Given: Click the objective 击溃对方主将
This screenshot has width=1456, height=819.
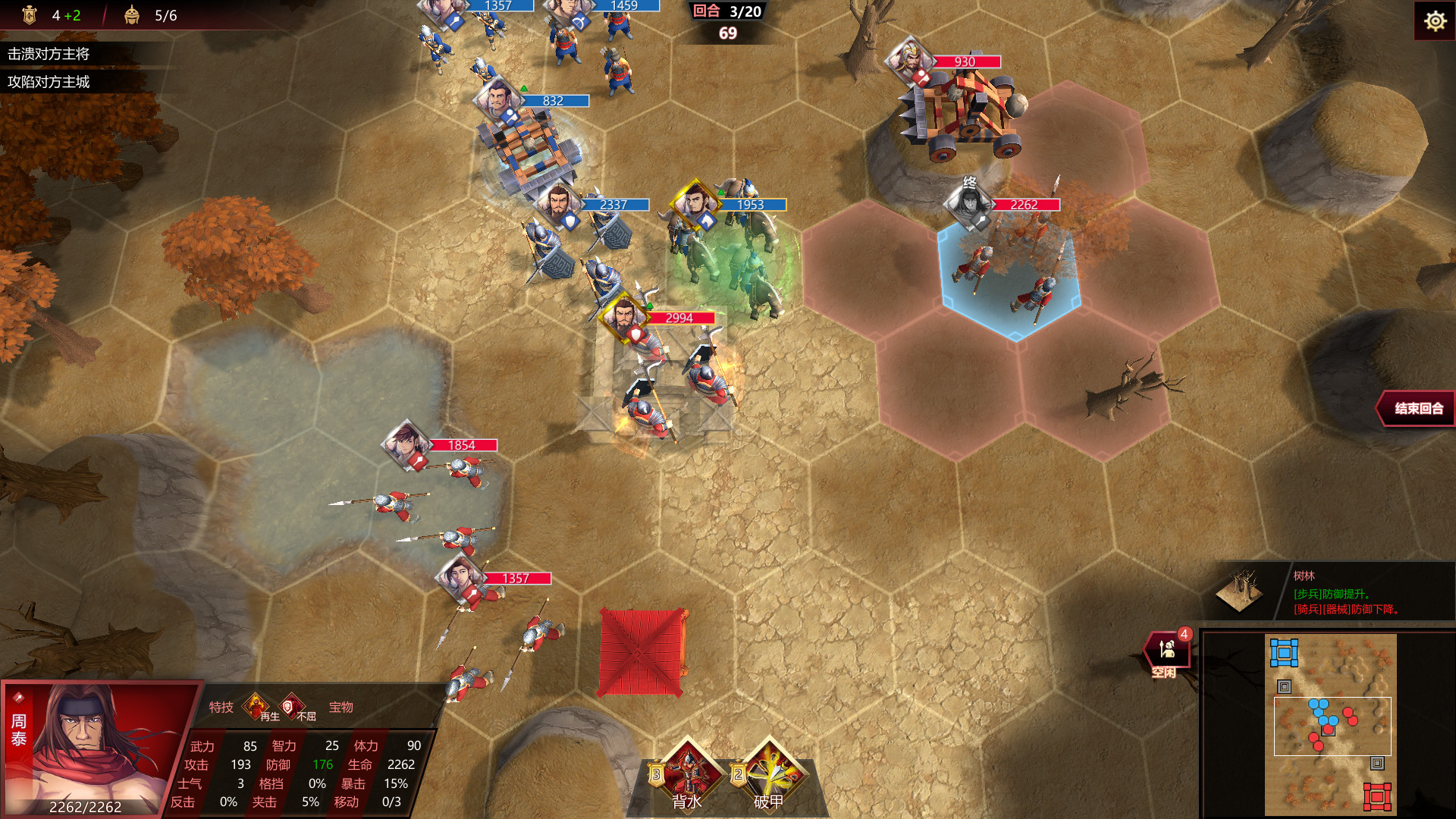Looking at the screenshot, I should pos(49,55).
